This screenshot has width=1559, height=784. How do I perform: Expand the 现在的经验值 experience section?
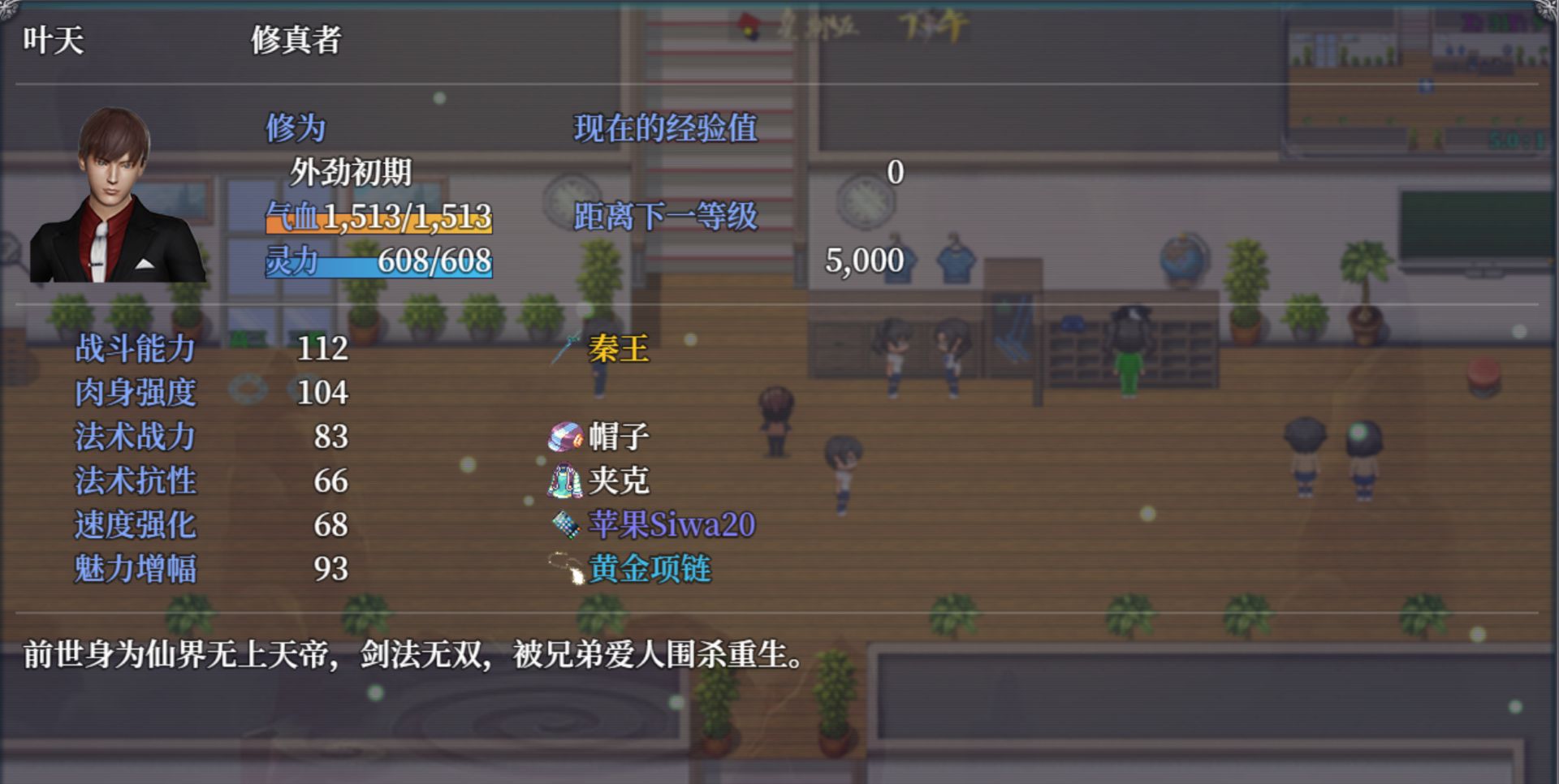pyautogui.click(x=665, y=128)
